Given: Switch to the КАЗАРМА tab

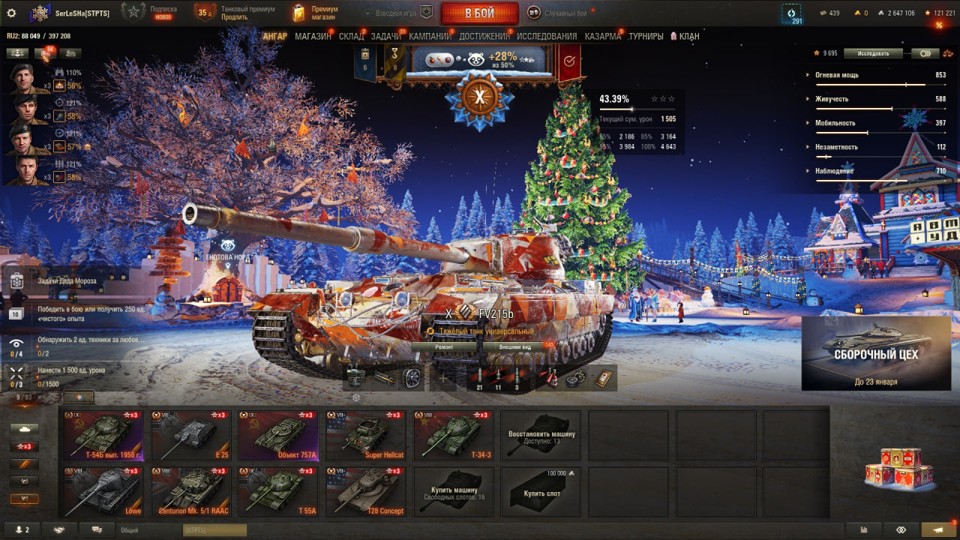Looking at the screenshot, I should point(603,36).
